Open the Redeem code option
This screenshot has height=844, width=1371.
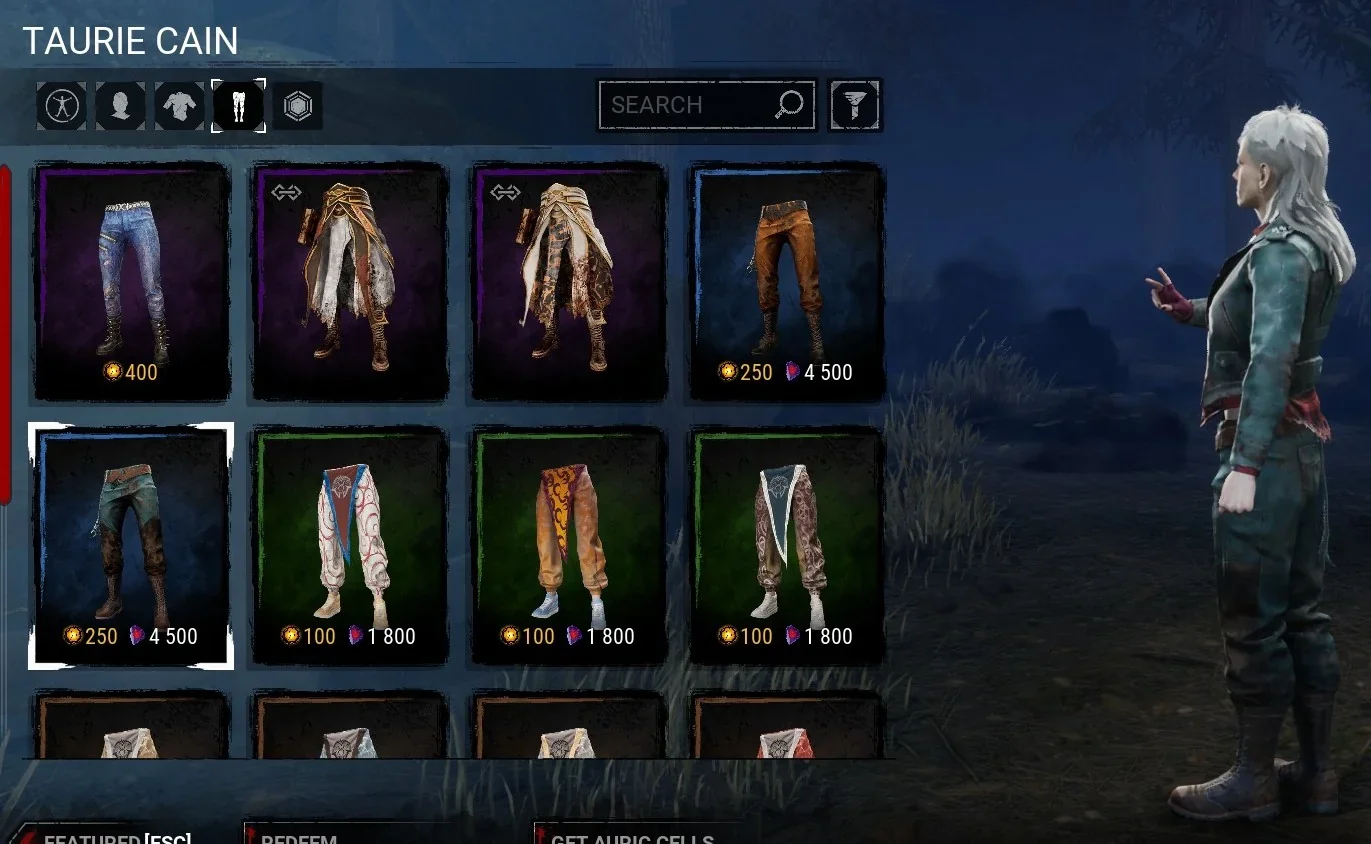click(300, 838)
